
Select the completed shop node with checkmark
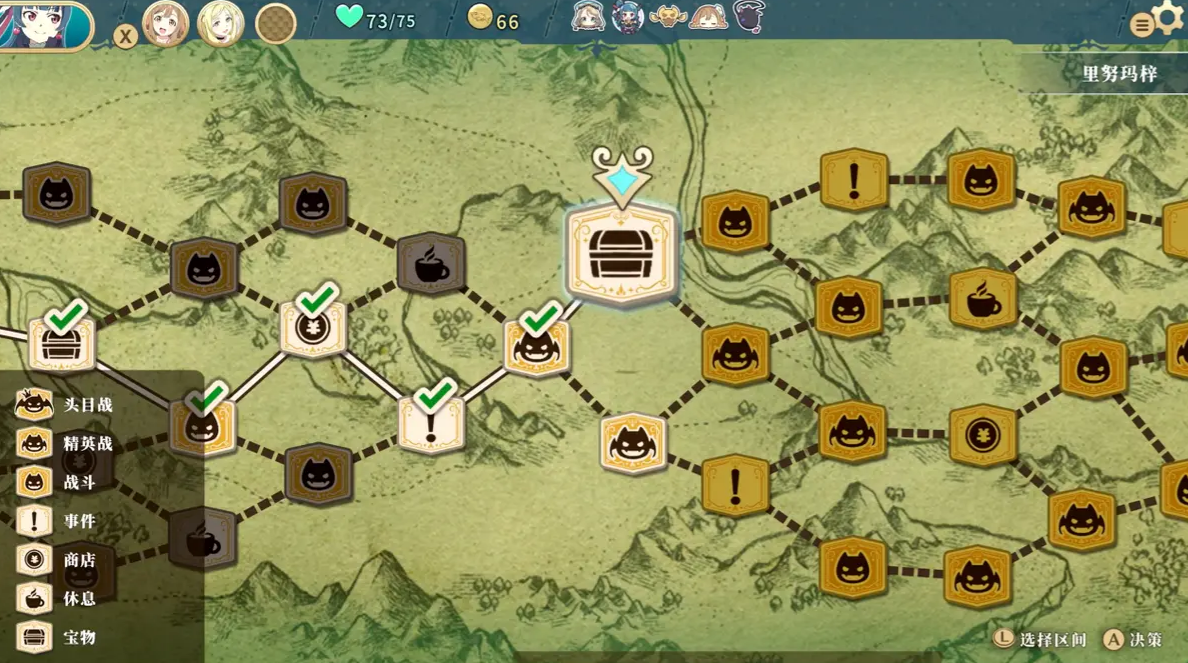click(314, 327)
